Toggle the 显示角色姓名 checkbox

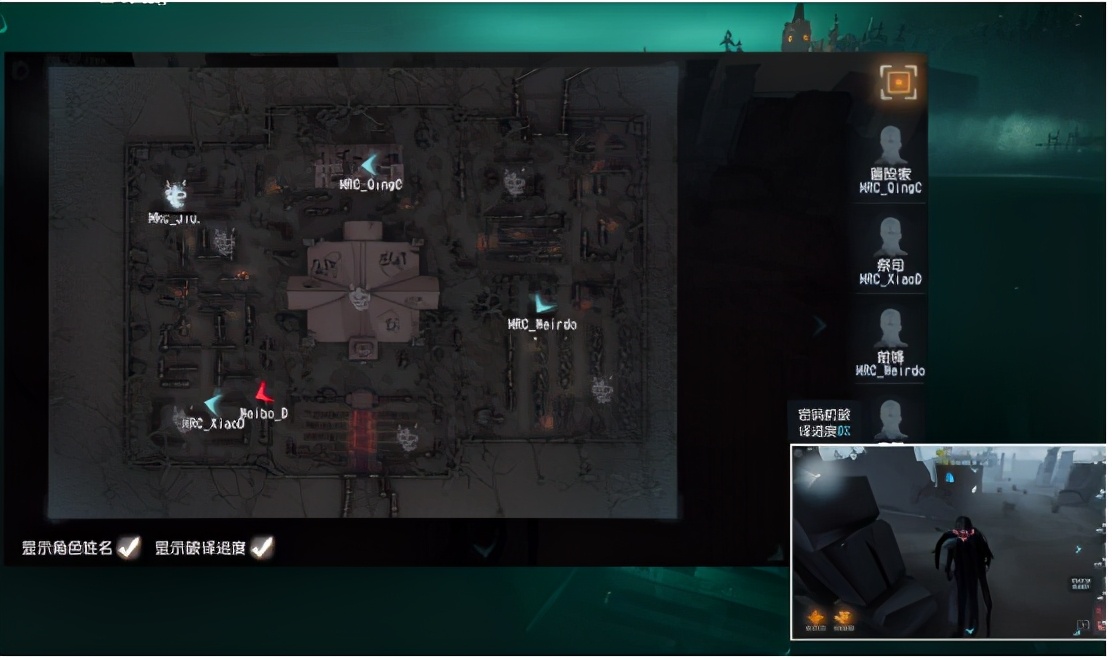(x=128, y=547)
